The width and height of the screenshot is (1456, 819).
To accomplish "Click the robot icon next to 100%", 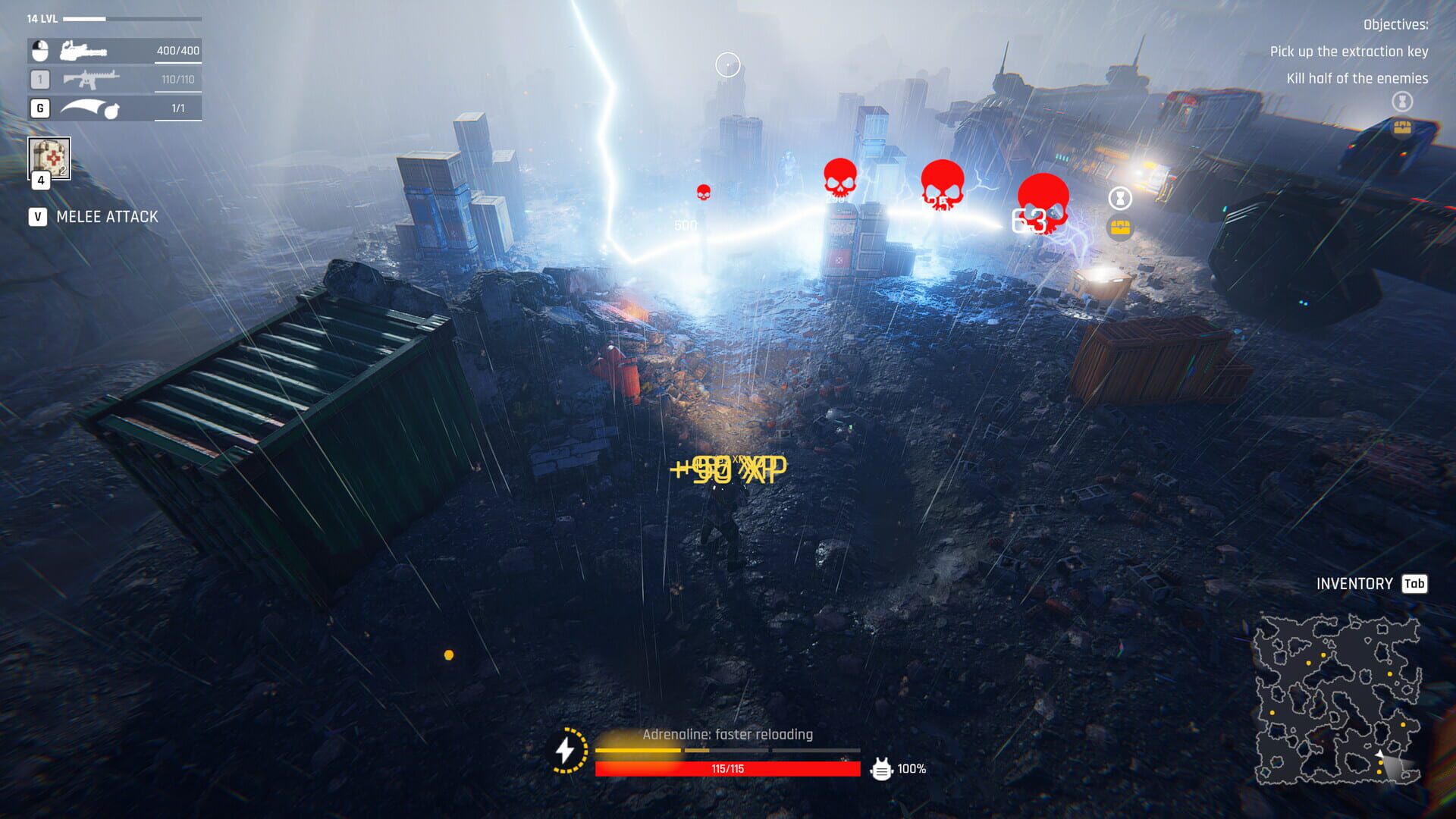I will pos(881,769).
